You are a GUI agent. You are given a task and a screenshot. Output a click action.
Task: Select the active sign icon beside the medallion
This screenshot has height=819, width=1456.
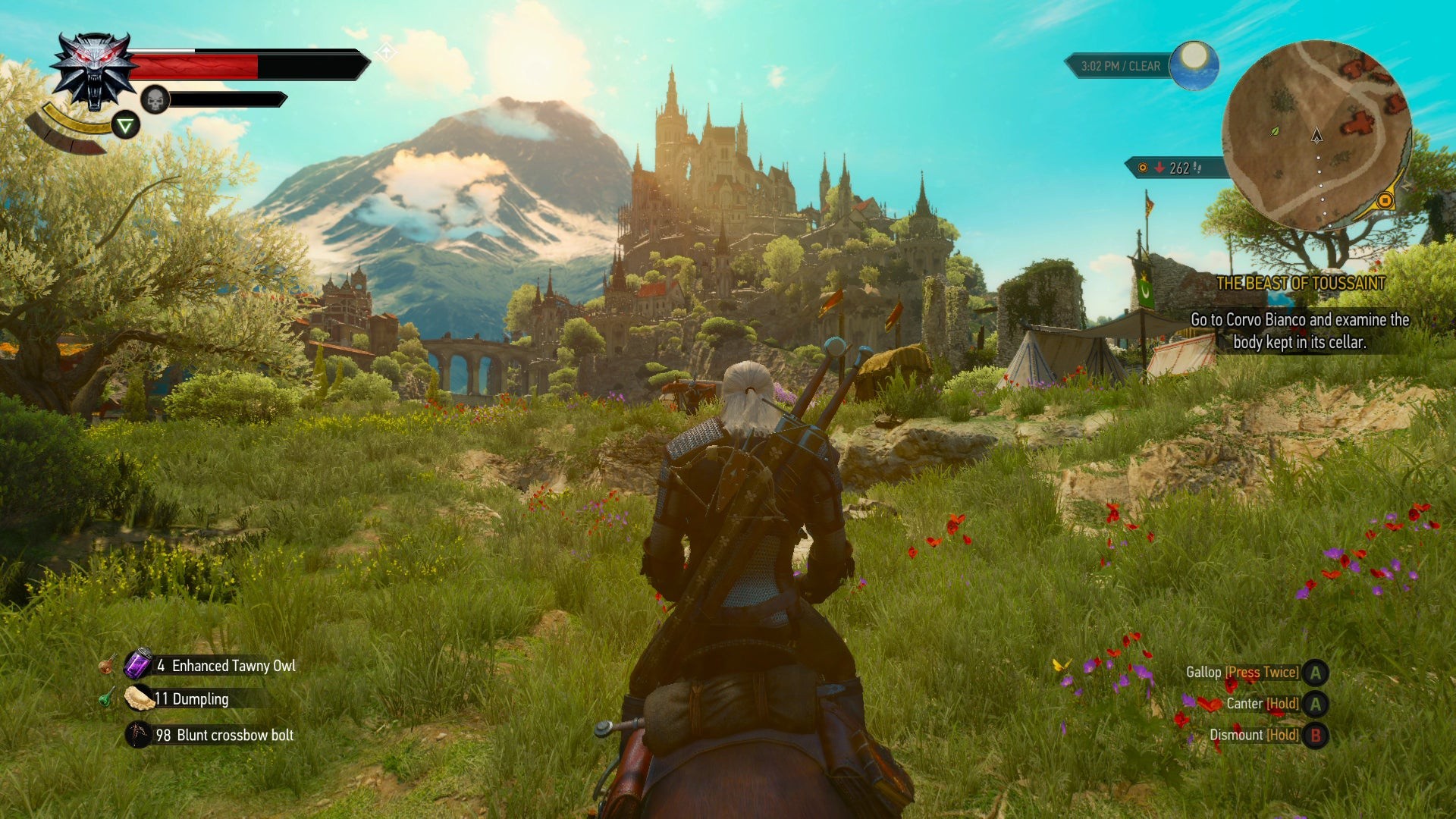[x=126, y=125]
